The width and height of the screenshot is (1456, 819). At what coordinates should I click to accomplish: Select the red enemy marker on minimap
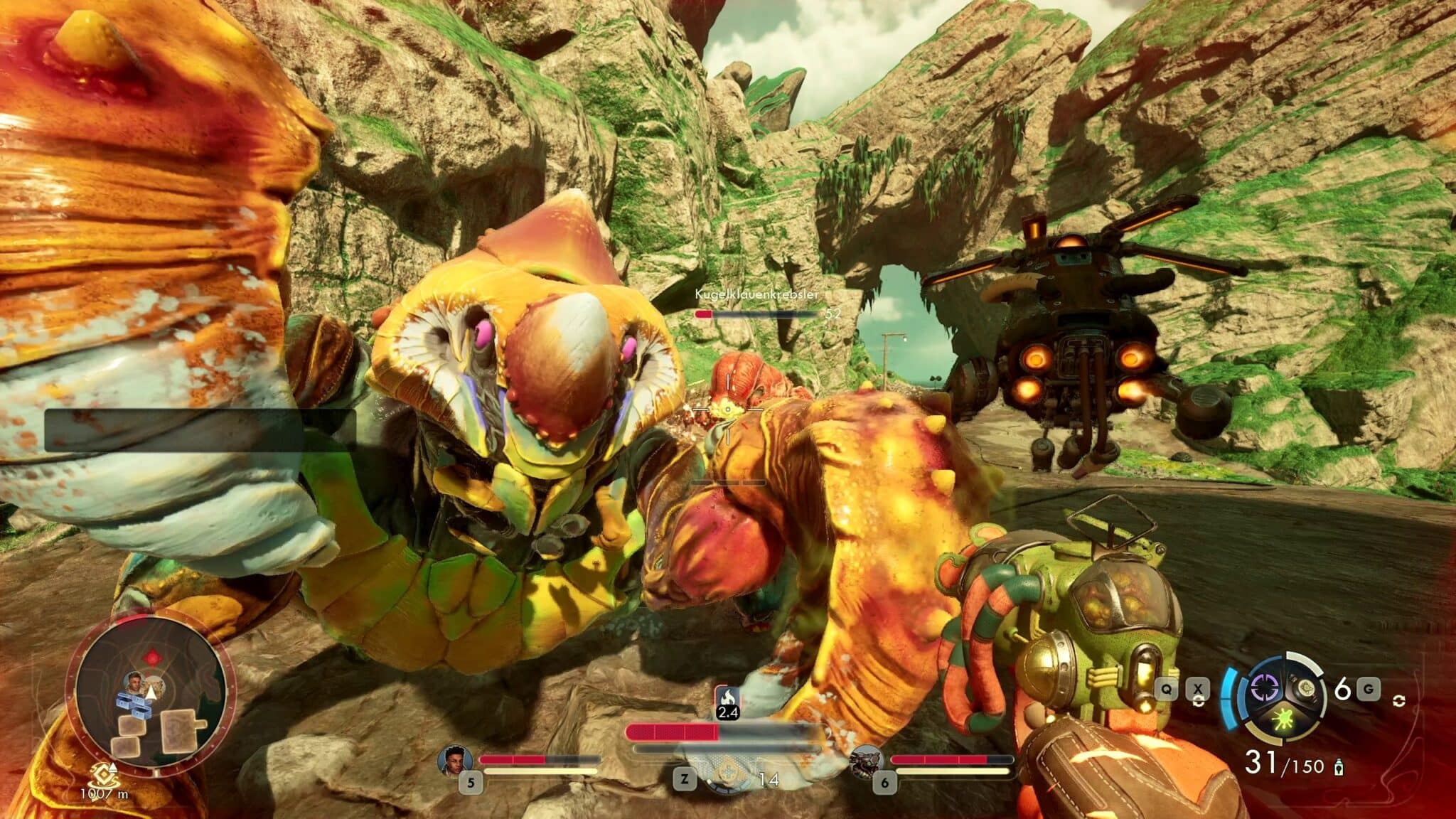[149, 655]
